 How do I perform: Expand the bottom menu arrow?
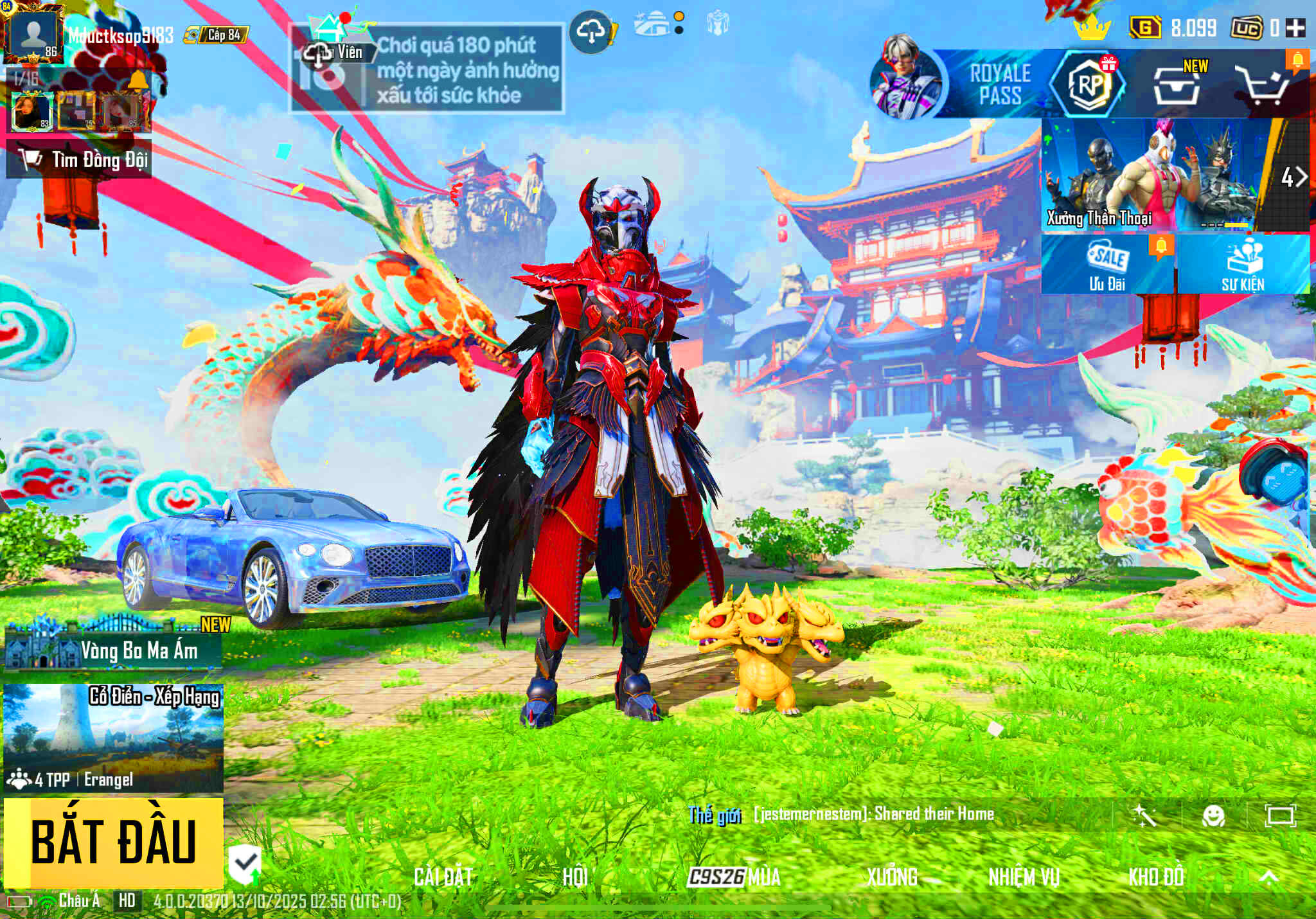(x=1268, y=877)
